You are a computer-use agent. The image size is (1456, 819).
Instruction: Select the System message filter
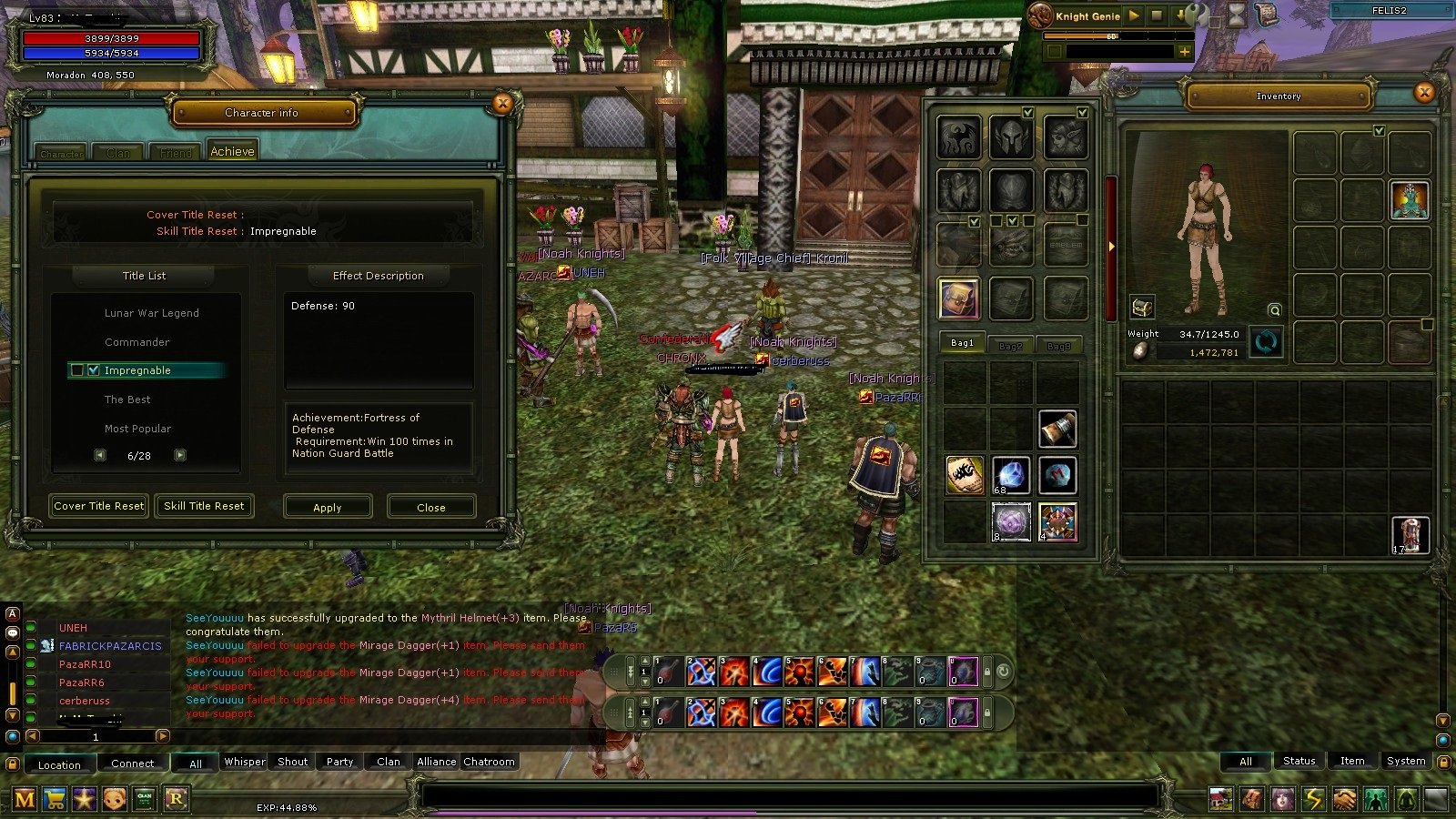coord(1406,761)
